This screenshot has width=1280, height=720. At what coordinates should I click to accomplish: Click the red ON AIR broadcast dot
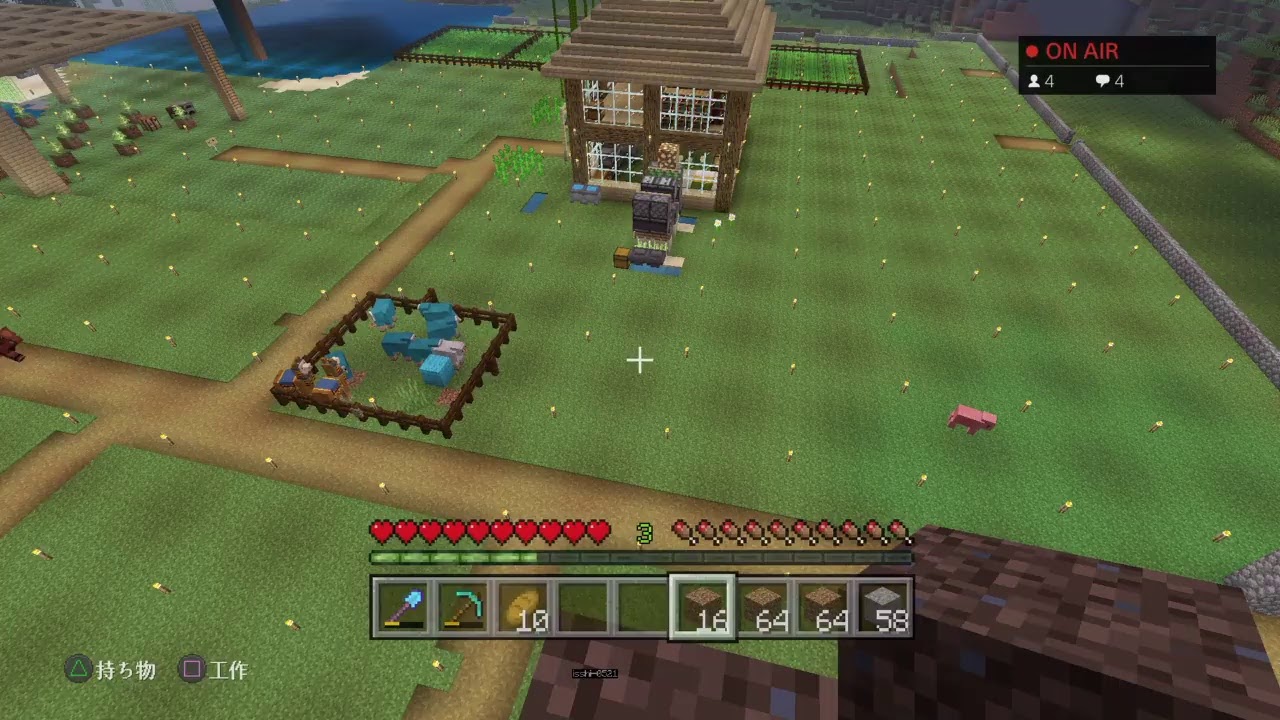(x=1030, y=50)
